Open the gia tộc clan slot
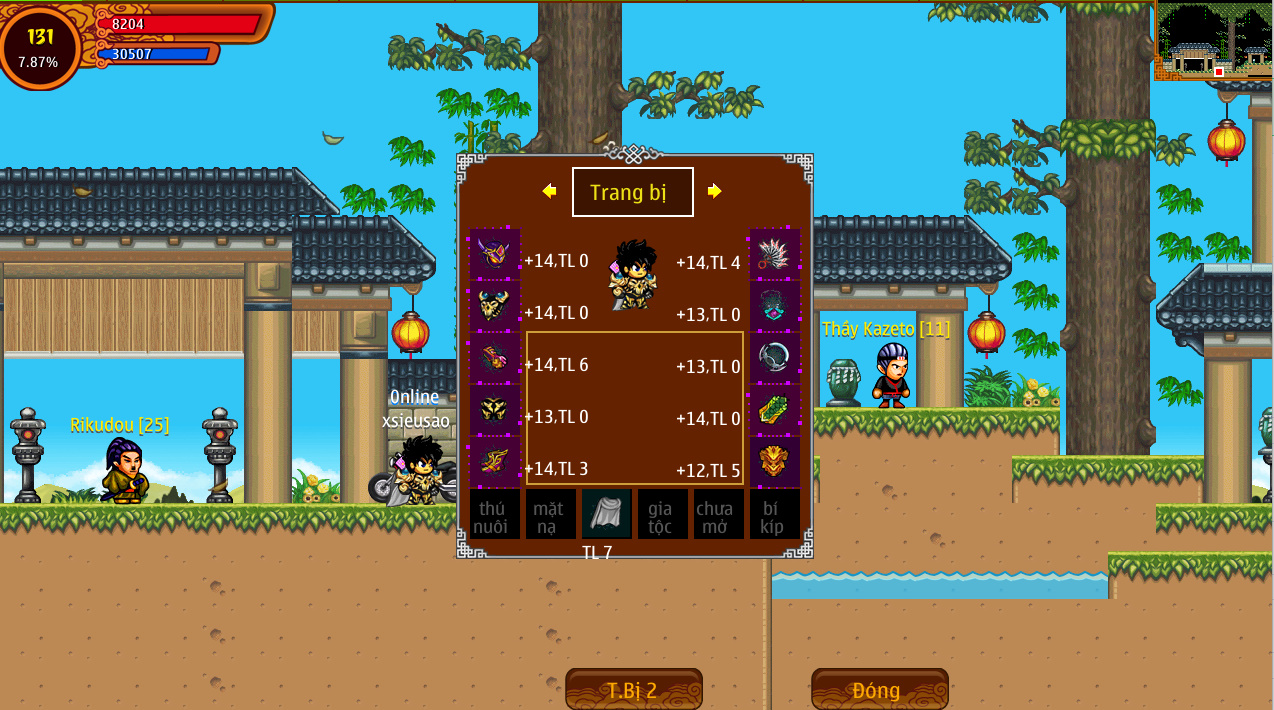 coord(663,514)
